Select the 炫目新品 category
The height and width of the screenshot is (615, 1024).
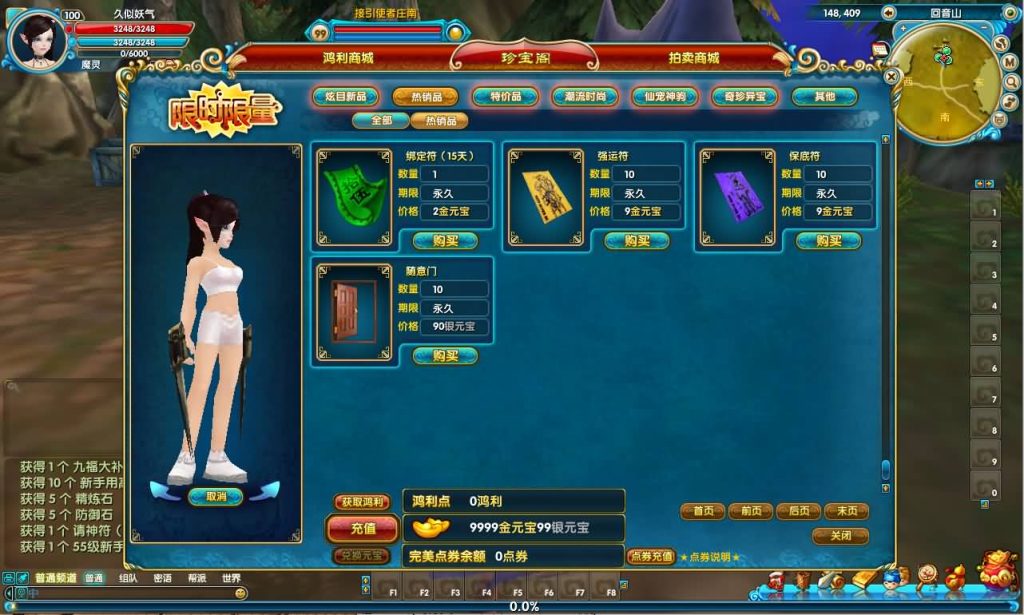345,97
